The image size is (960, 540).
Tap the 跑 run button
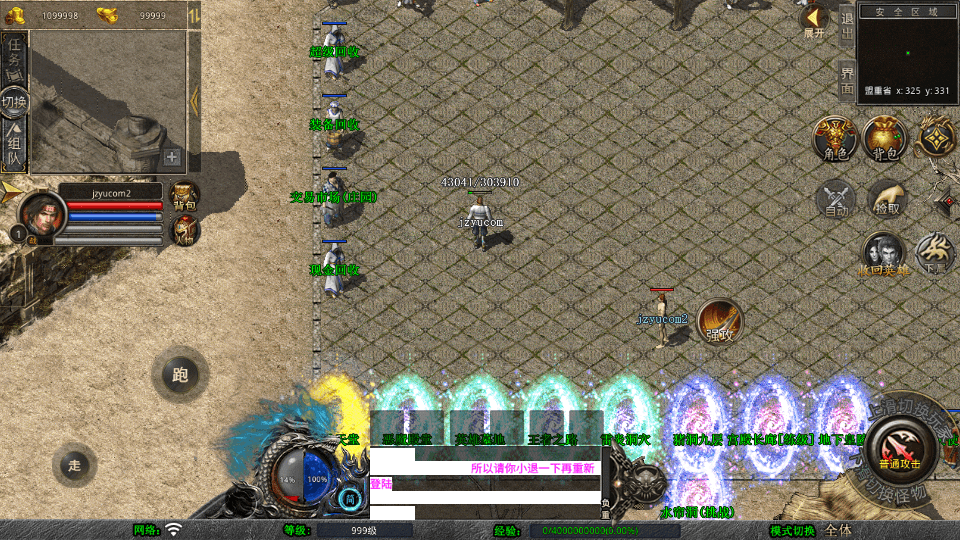click(x=179, y=375)
